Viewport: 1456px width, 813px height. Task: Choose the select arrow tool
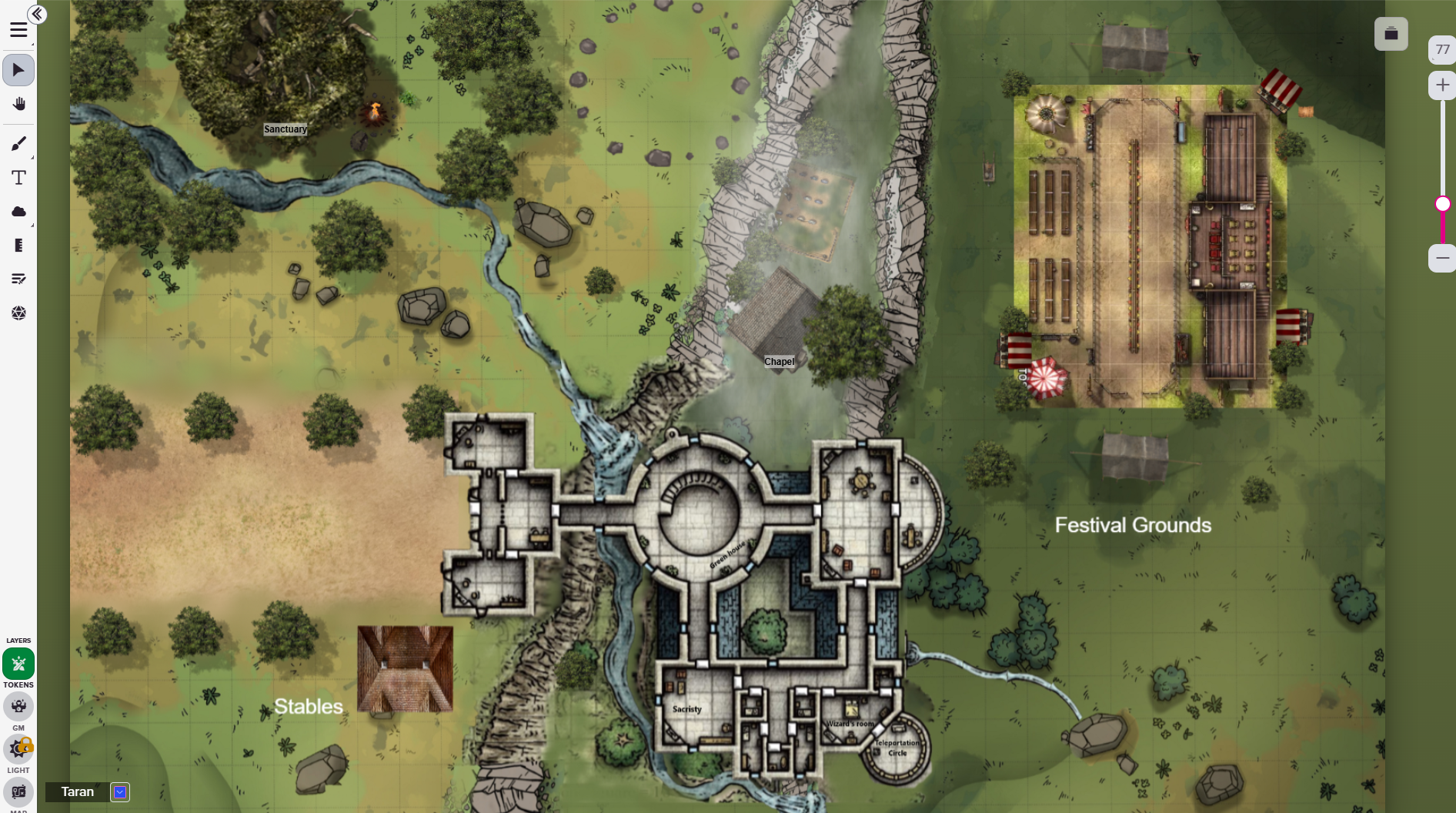[18, 70]
